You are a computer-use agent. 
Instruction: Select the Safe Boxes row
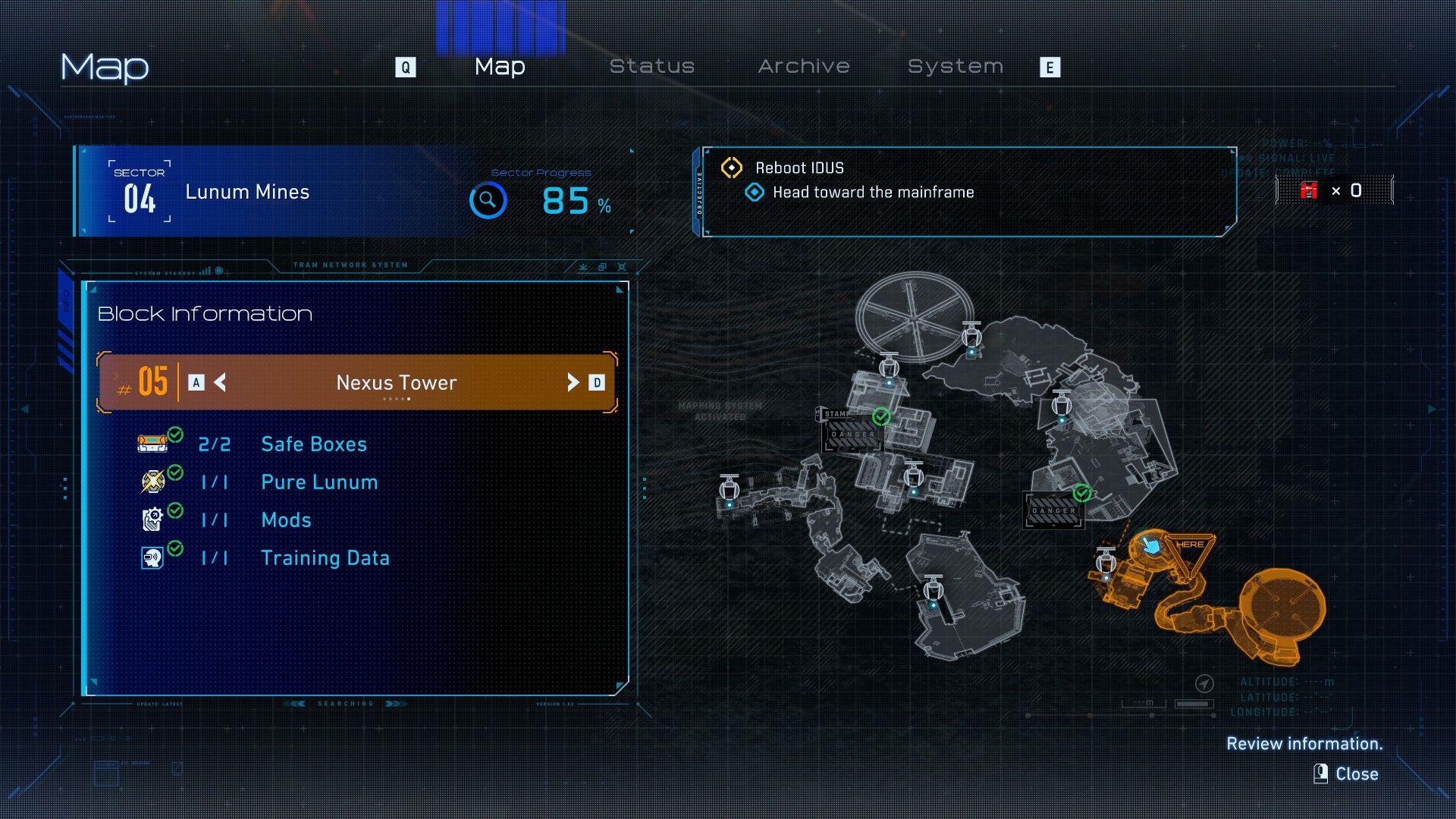[313, 444]
